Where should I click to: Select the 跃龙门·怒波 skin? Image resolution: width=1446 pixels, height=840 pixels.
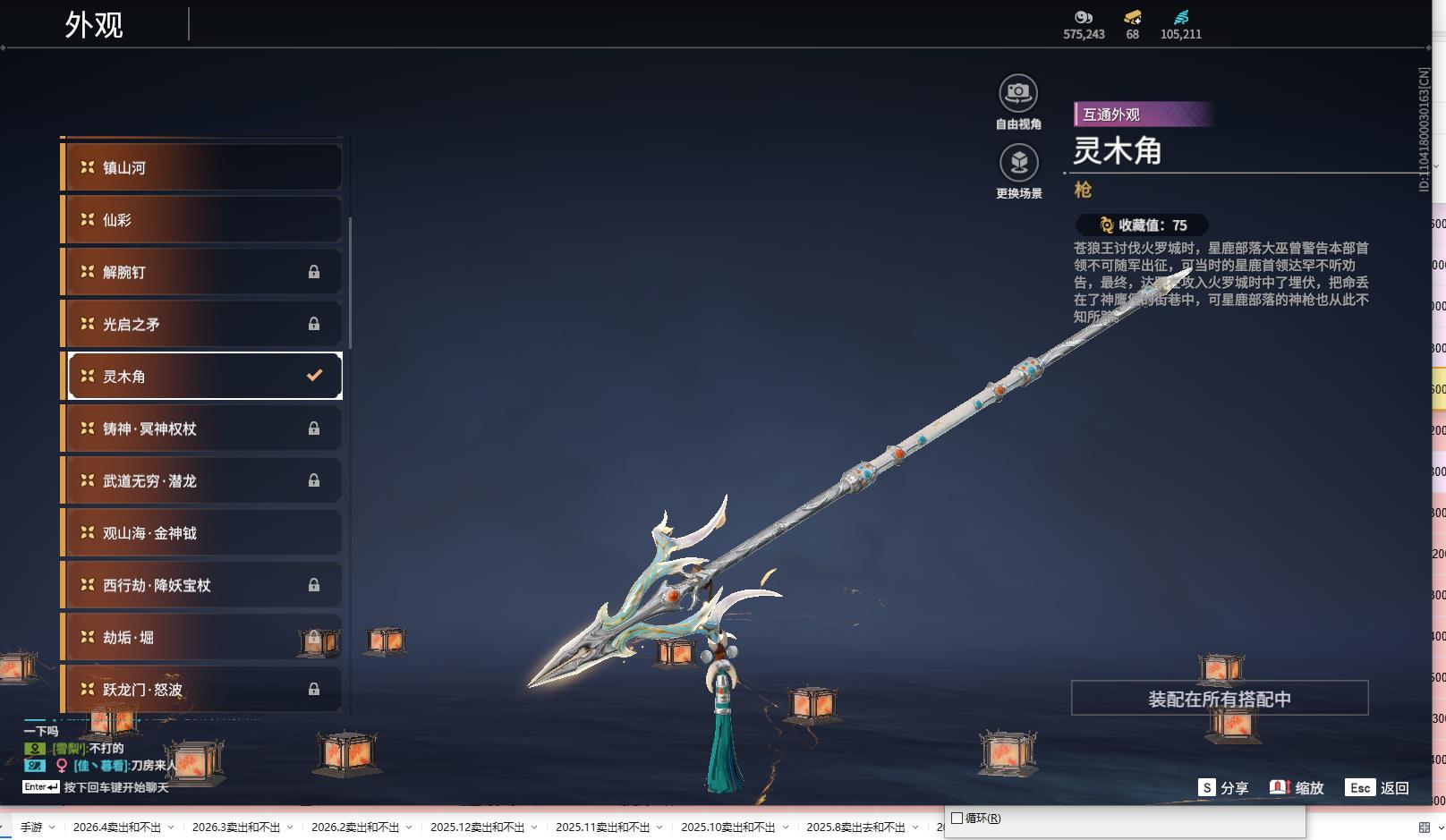[x=202, y=689]
